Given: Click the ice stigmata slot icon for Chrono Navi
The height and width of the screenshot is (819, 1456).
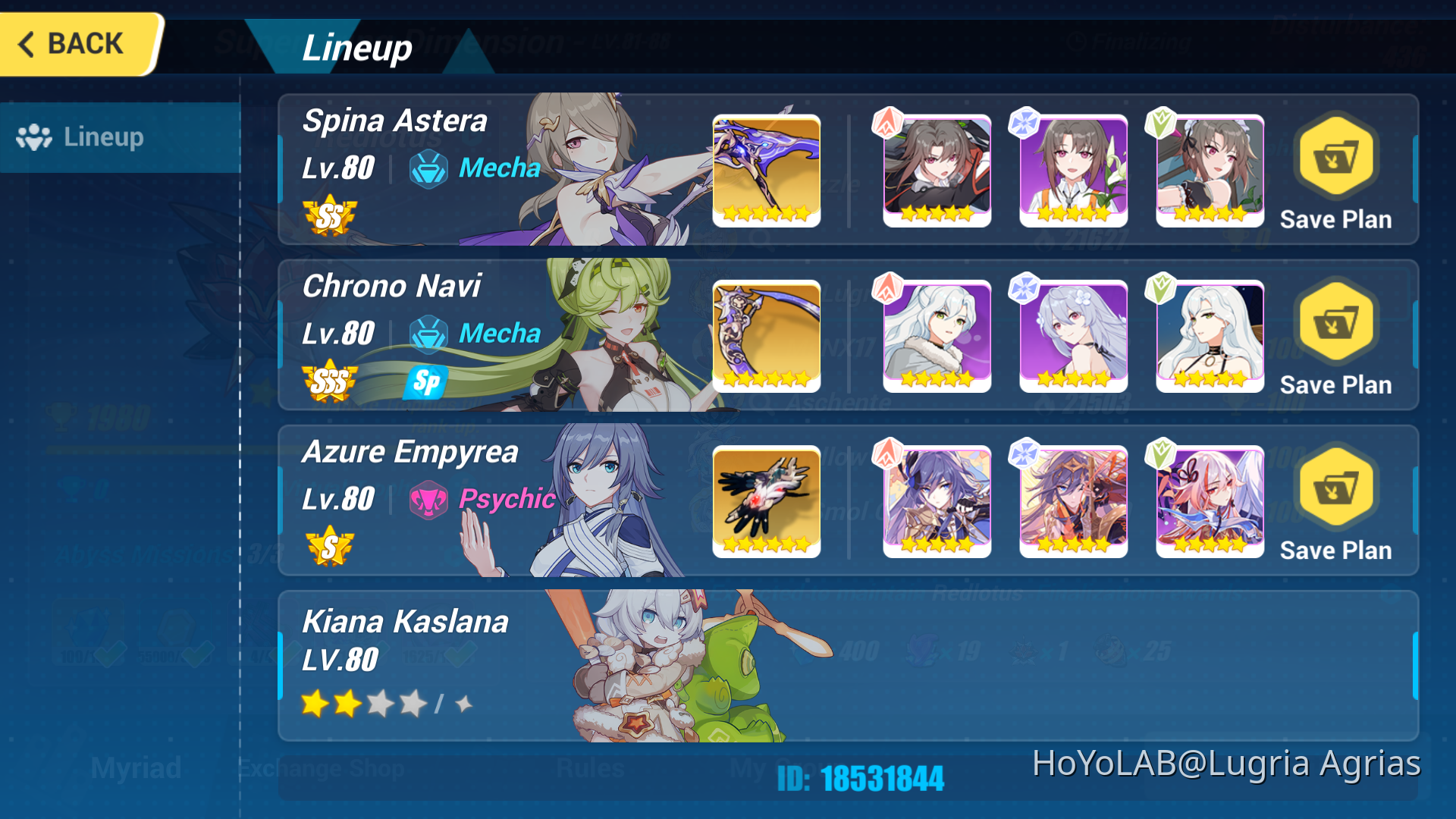Looking at the screenshot, I should coord(1073,336).
